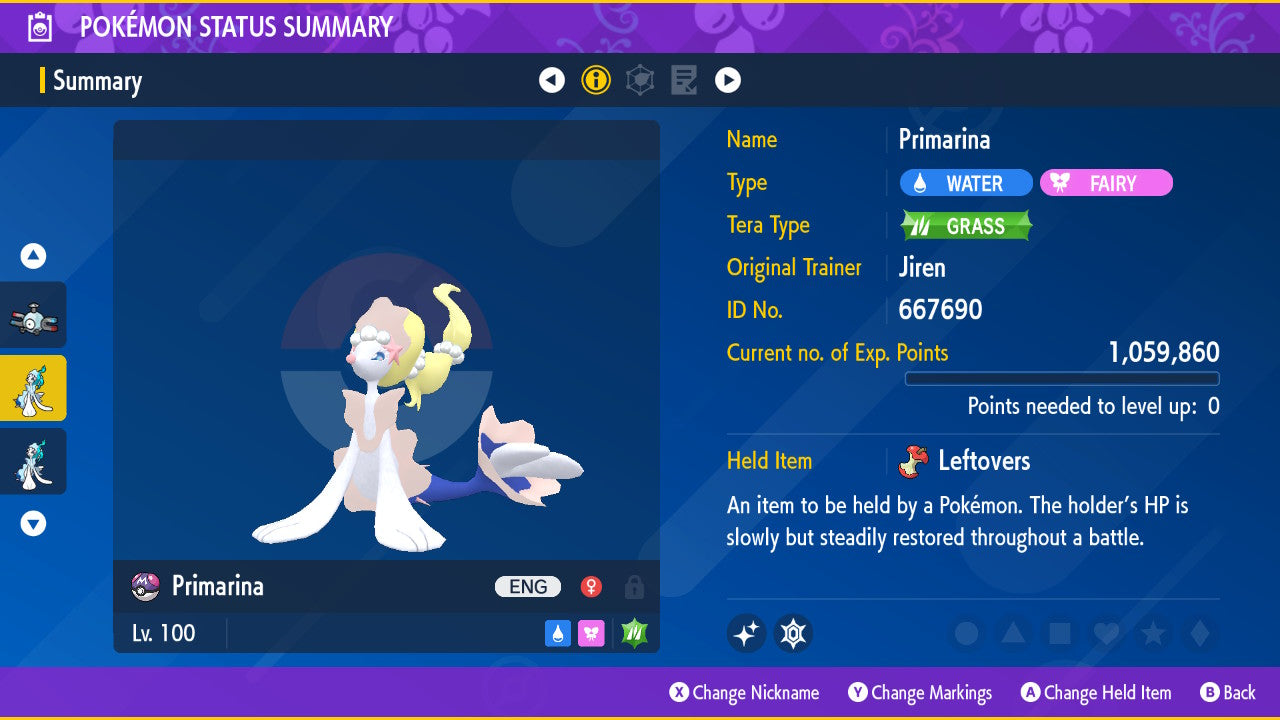Click the up arrow above party list
The width and height of the screenshot is (1280, 720).
click(33, 256)
